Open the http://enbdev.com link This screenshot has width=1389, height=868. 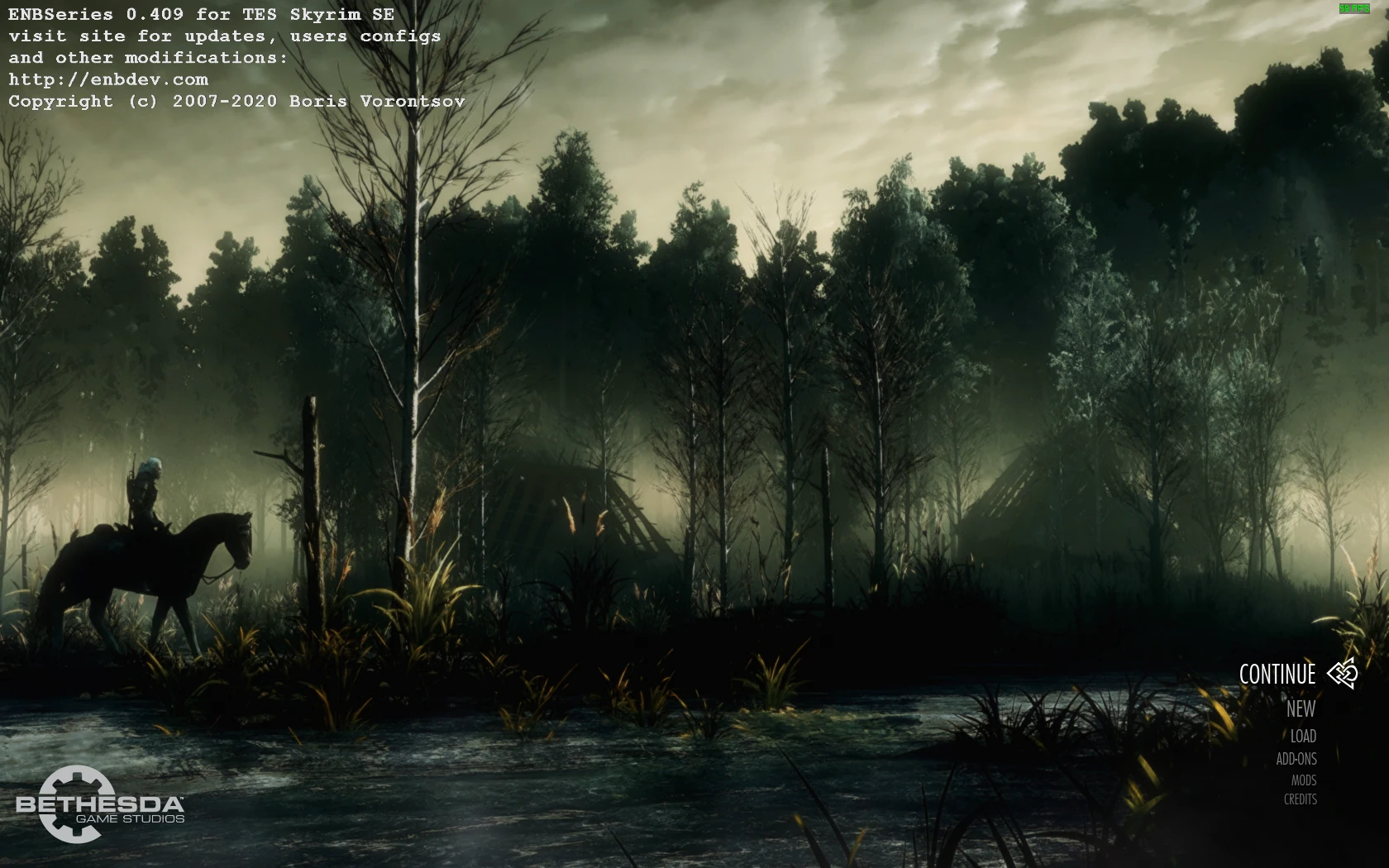(108, 79)
